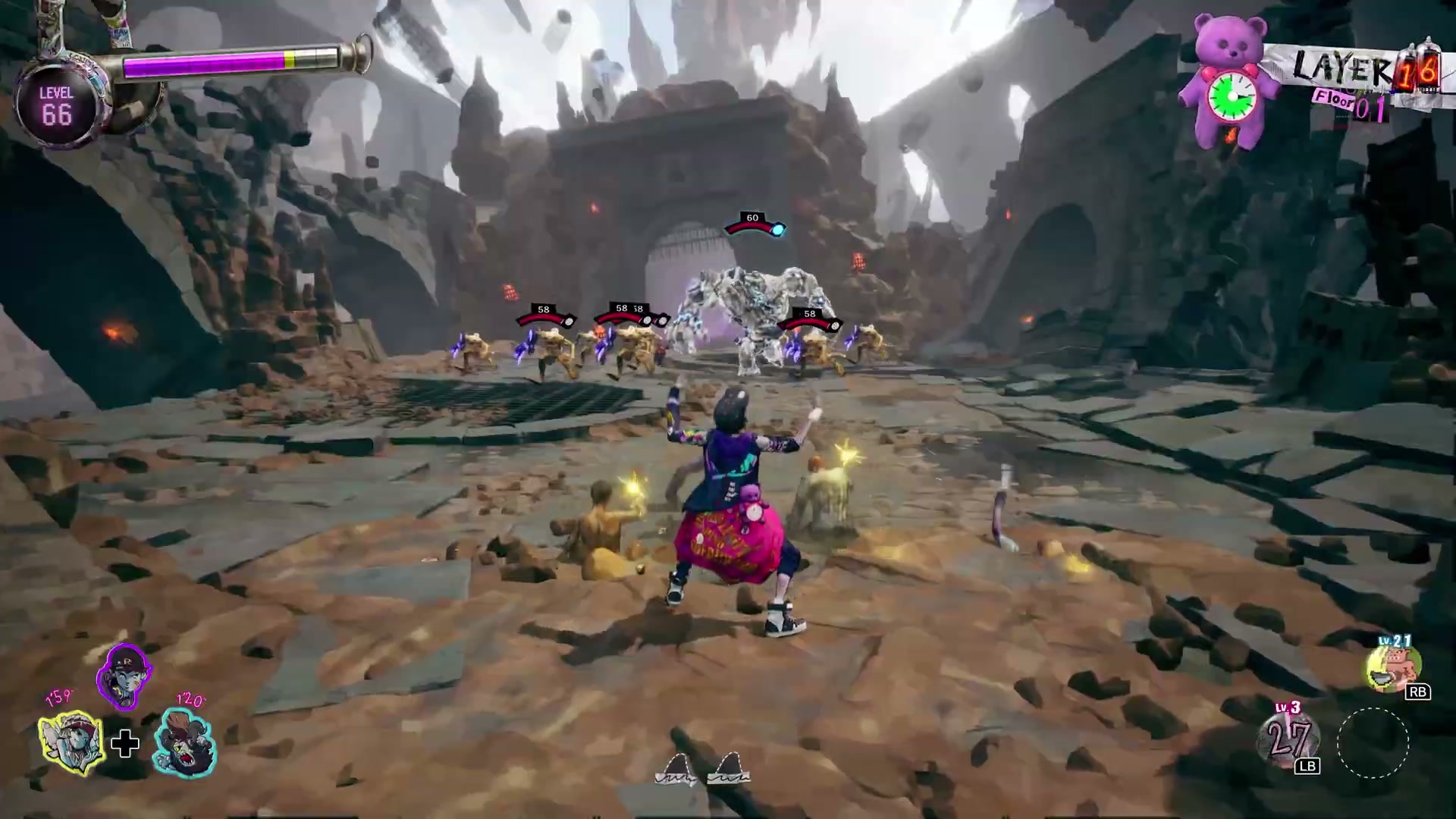1456x819 pixels.
Task: Click the empty dashed-circle skill slot
Action: pyautogui.click(x=1373, y=743)
